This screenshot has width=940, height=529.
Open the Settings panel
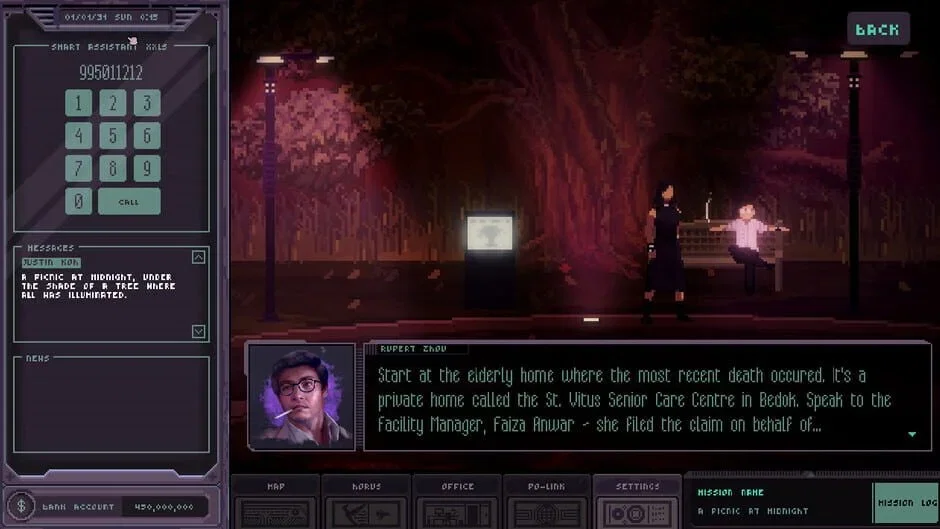637,502
